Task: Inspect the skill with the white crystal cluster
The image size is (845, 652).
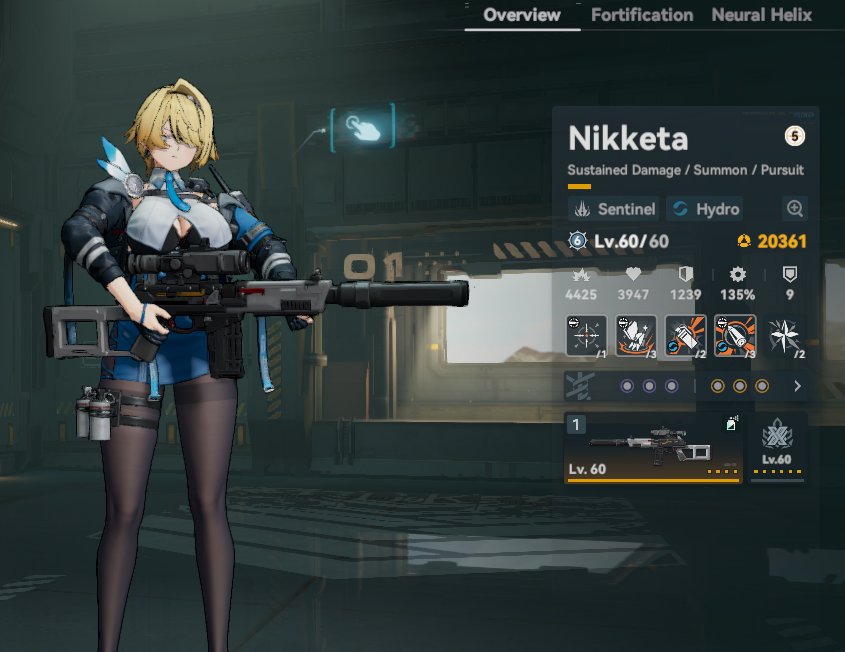Action: point(636,336)
